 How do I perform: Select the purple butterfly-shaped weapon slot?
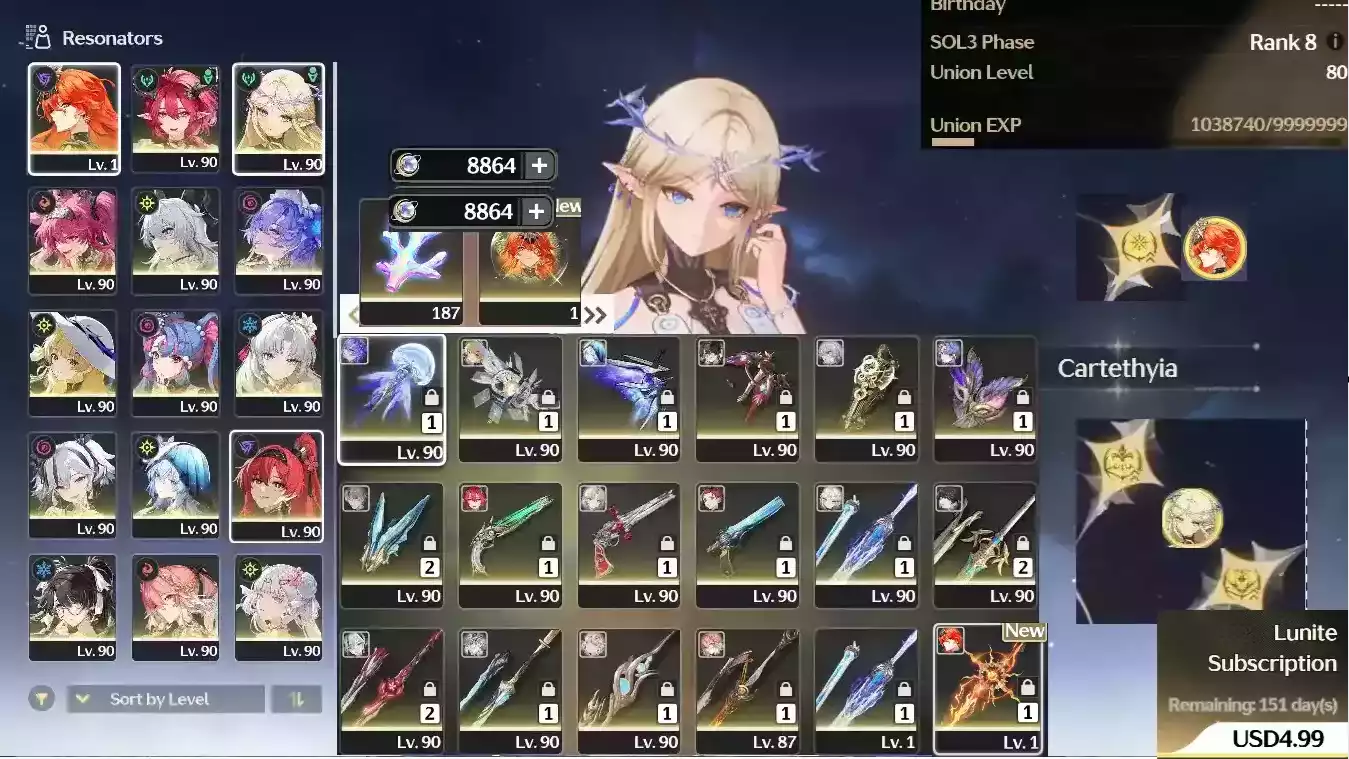(x=985, y=399)
